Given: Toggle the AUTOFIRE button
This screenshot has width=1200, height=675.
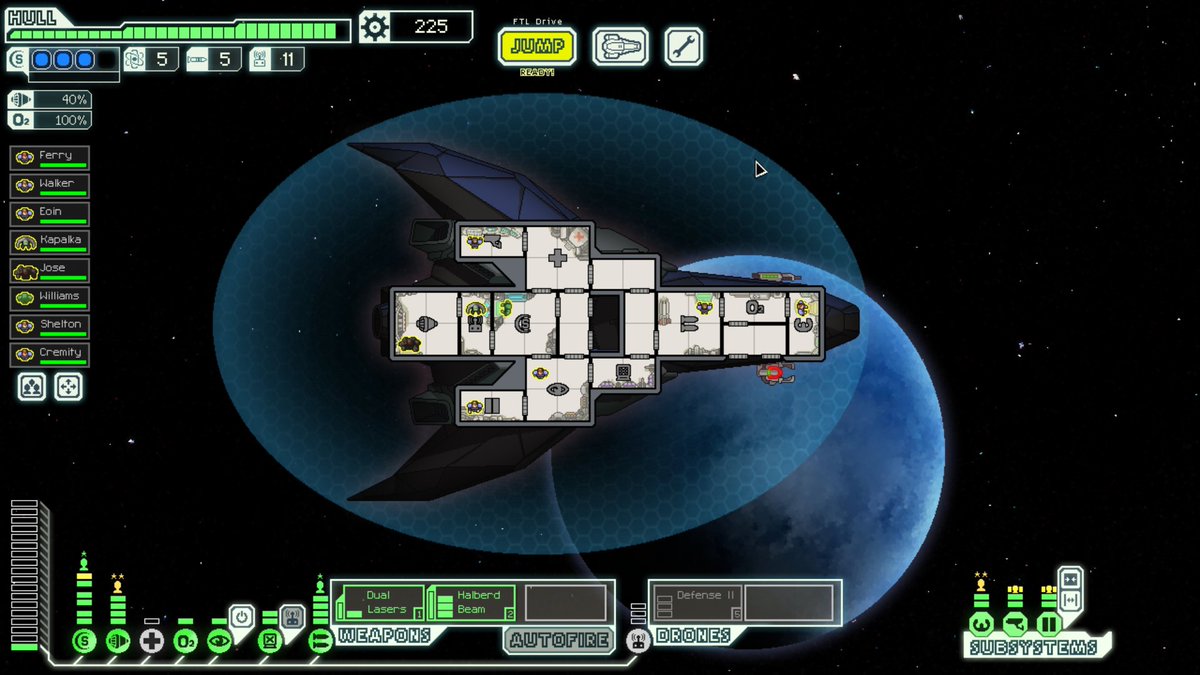Looking at the screenshot, I should click(558, 640).
